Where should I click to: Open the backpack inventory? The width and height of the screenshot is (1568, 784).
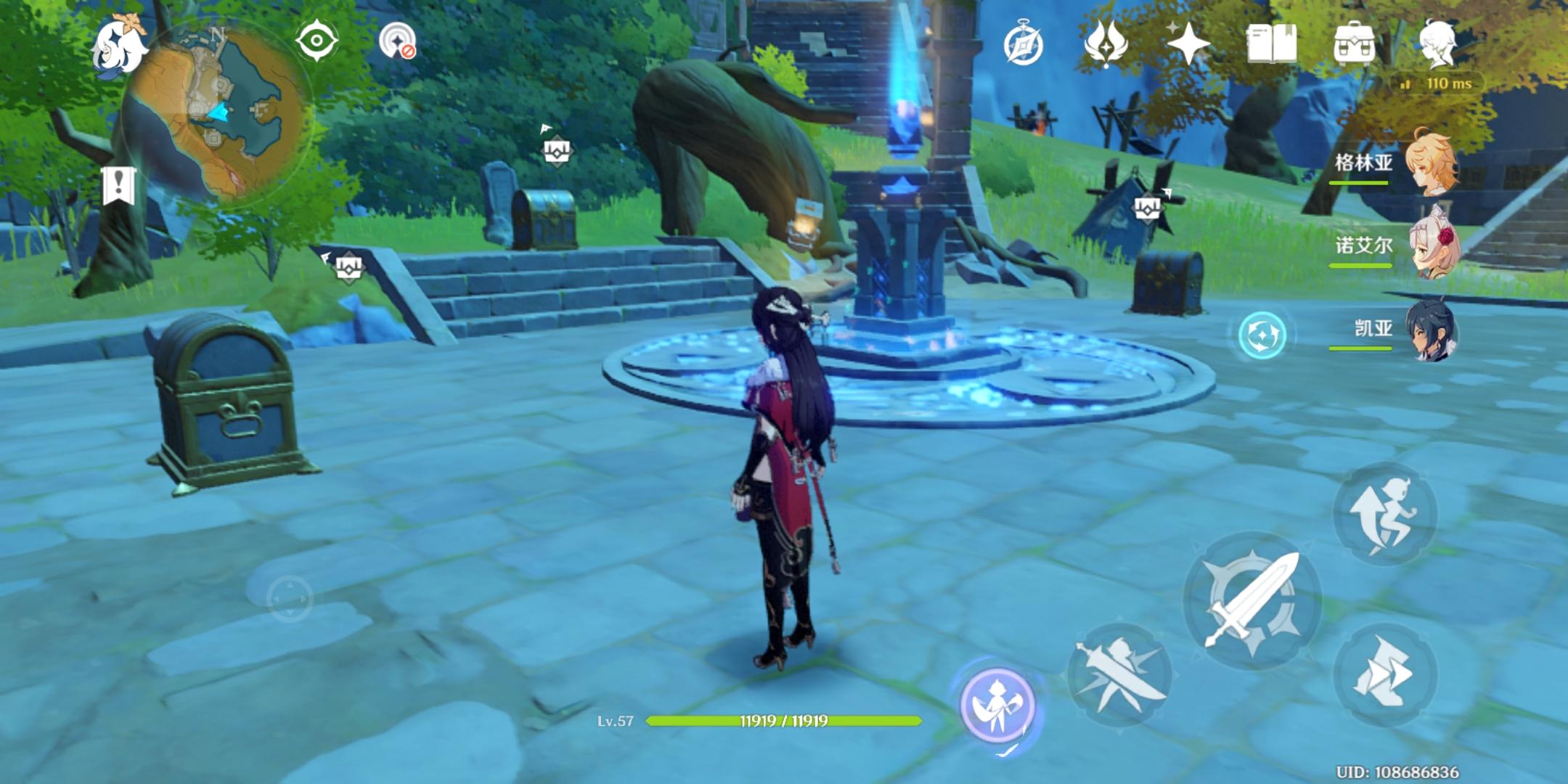click(x=1354, y=44)
